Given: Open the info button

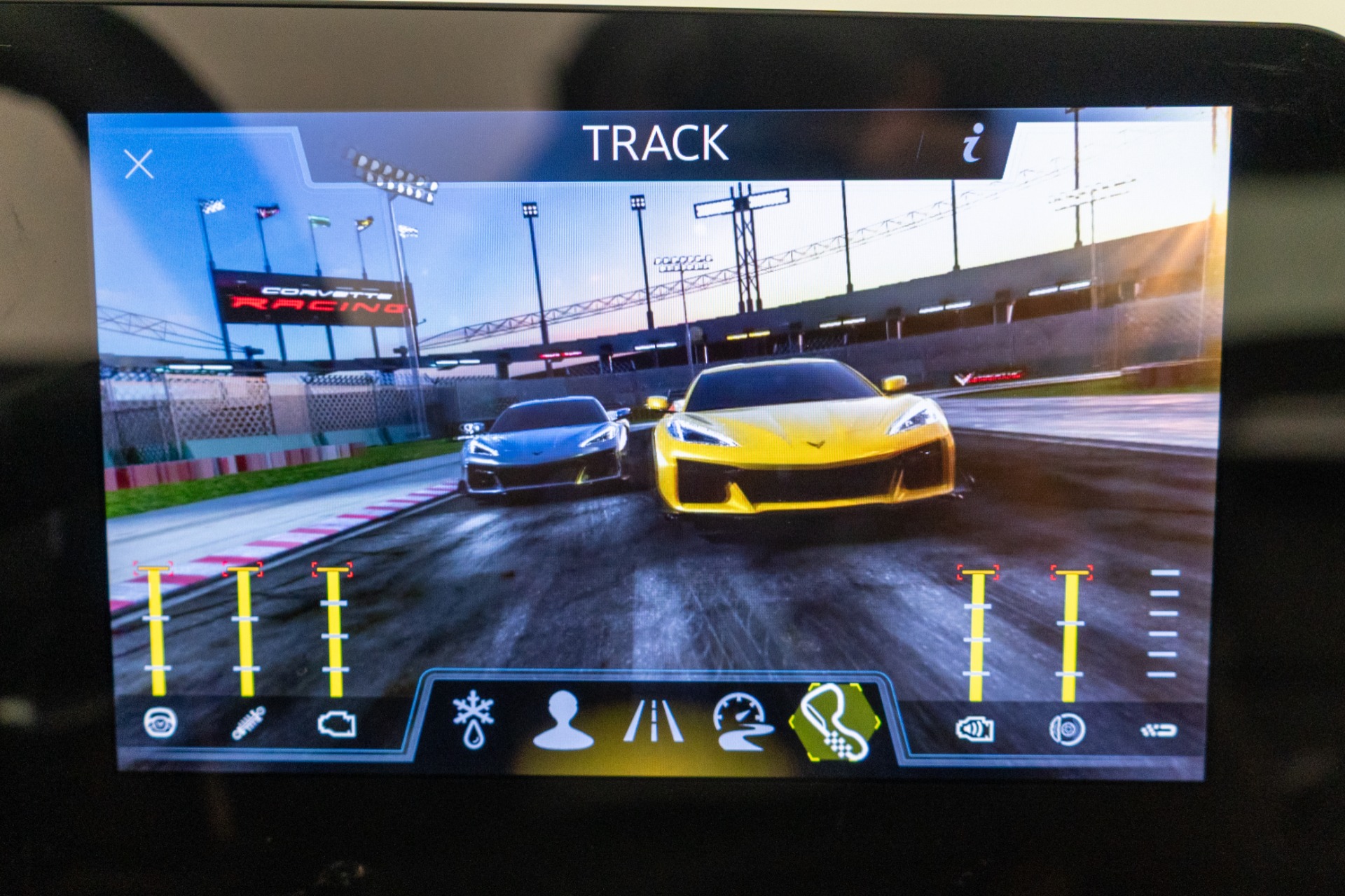Looking at the screenshot, I should pyautogui.click(x=973, y=144).
